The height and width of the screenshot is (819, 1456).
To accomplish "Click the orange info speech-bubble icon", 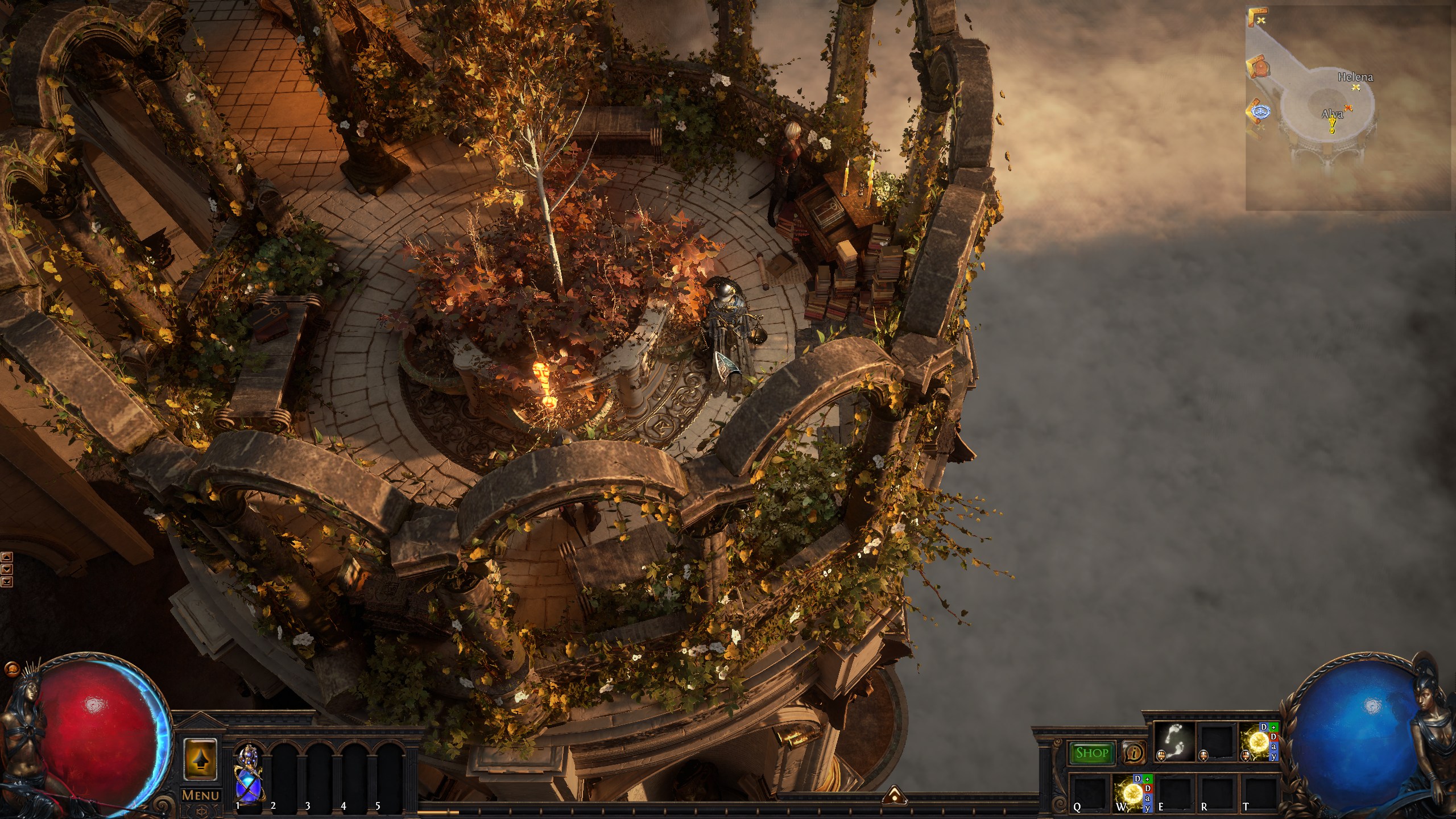I will [1134, 753].
